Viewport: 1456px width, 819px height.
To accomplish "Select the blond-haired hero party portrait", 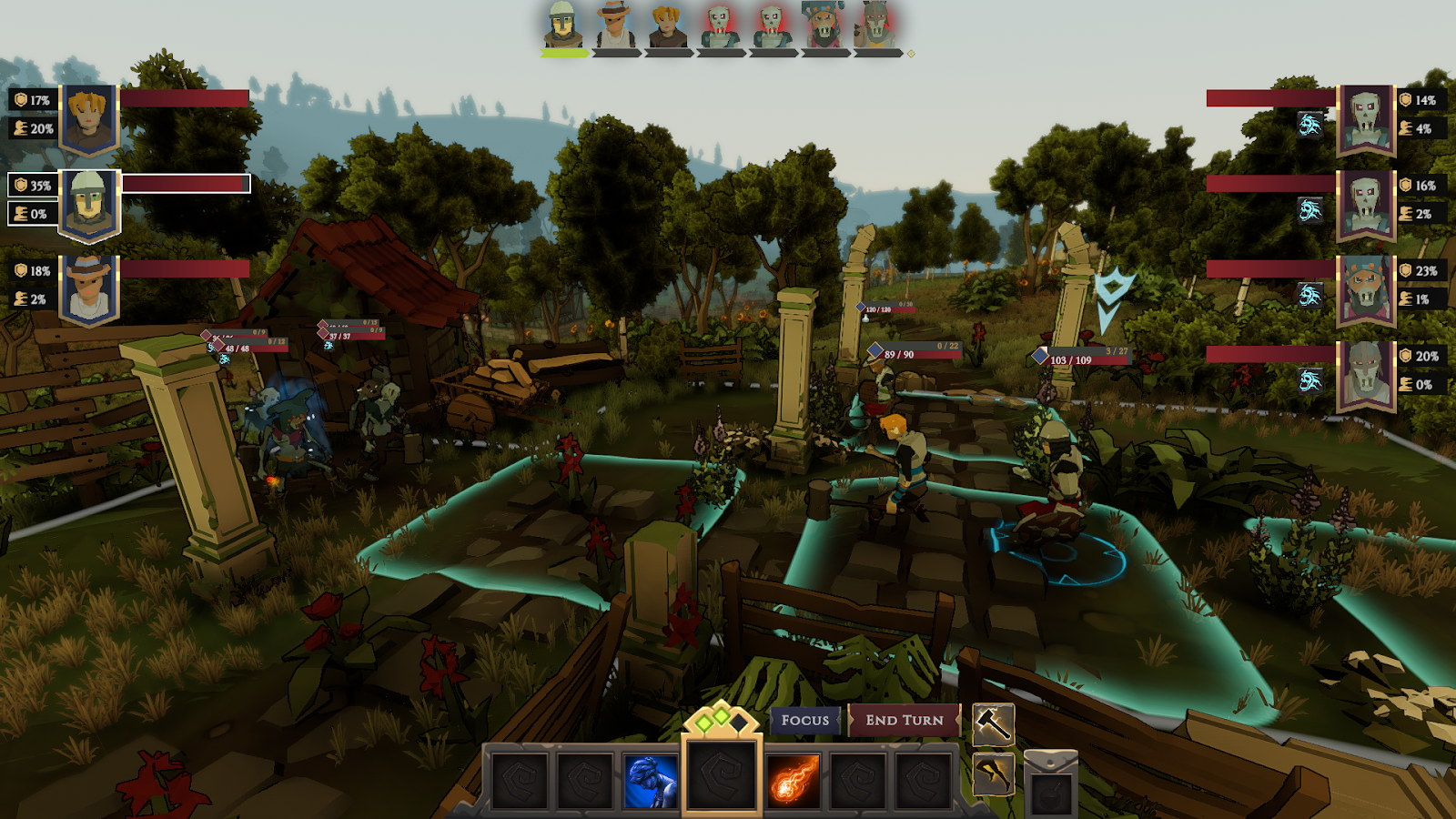I will (x=89, y=118).
